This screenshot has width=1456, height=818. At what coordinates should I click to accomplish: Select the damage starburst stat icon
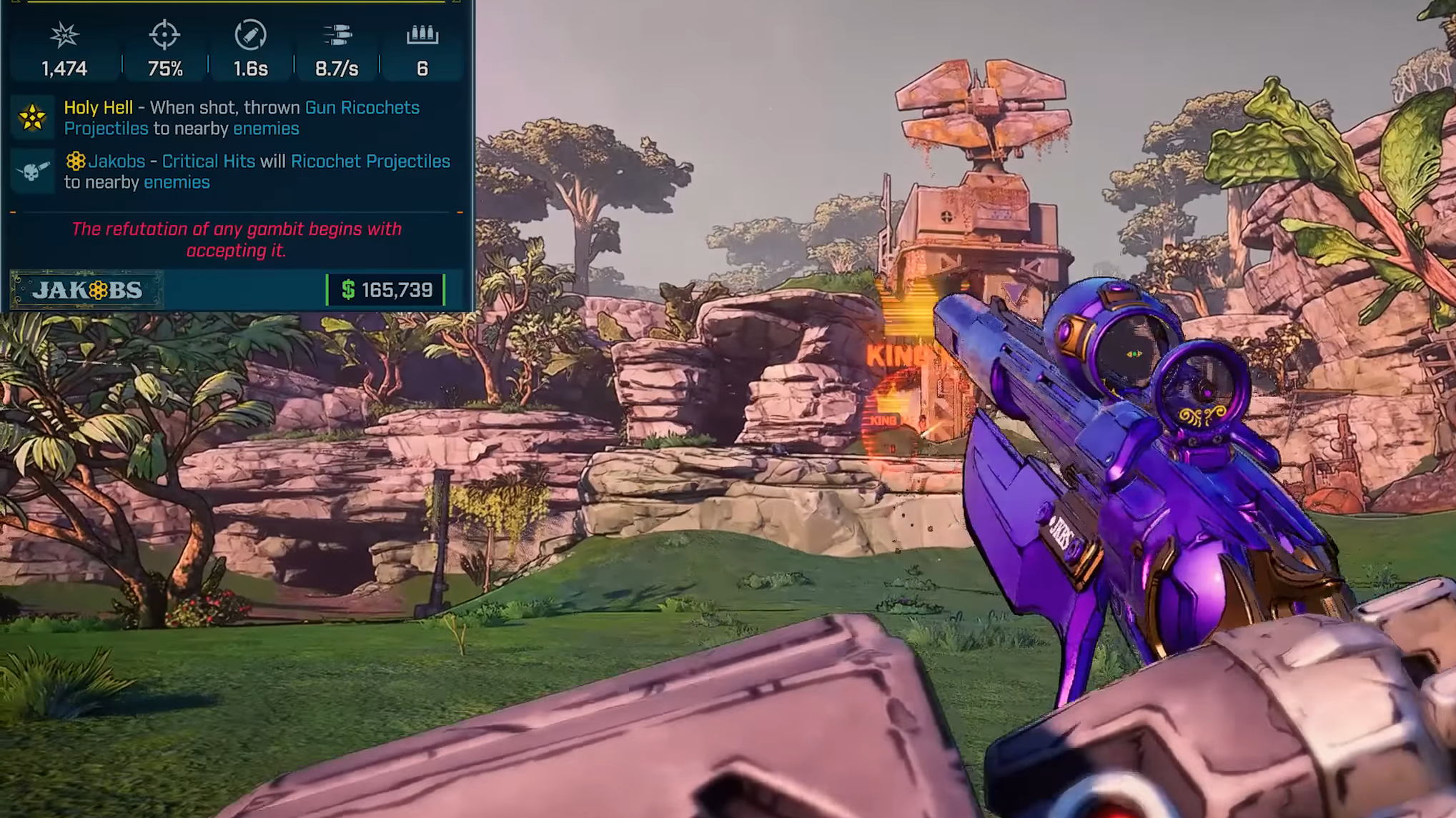point(64,34)
